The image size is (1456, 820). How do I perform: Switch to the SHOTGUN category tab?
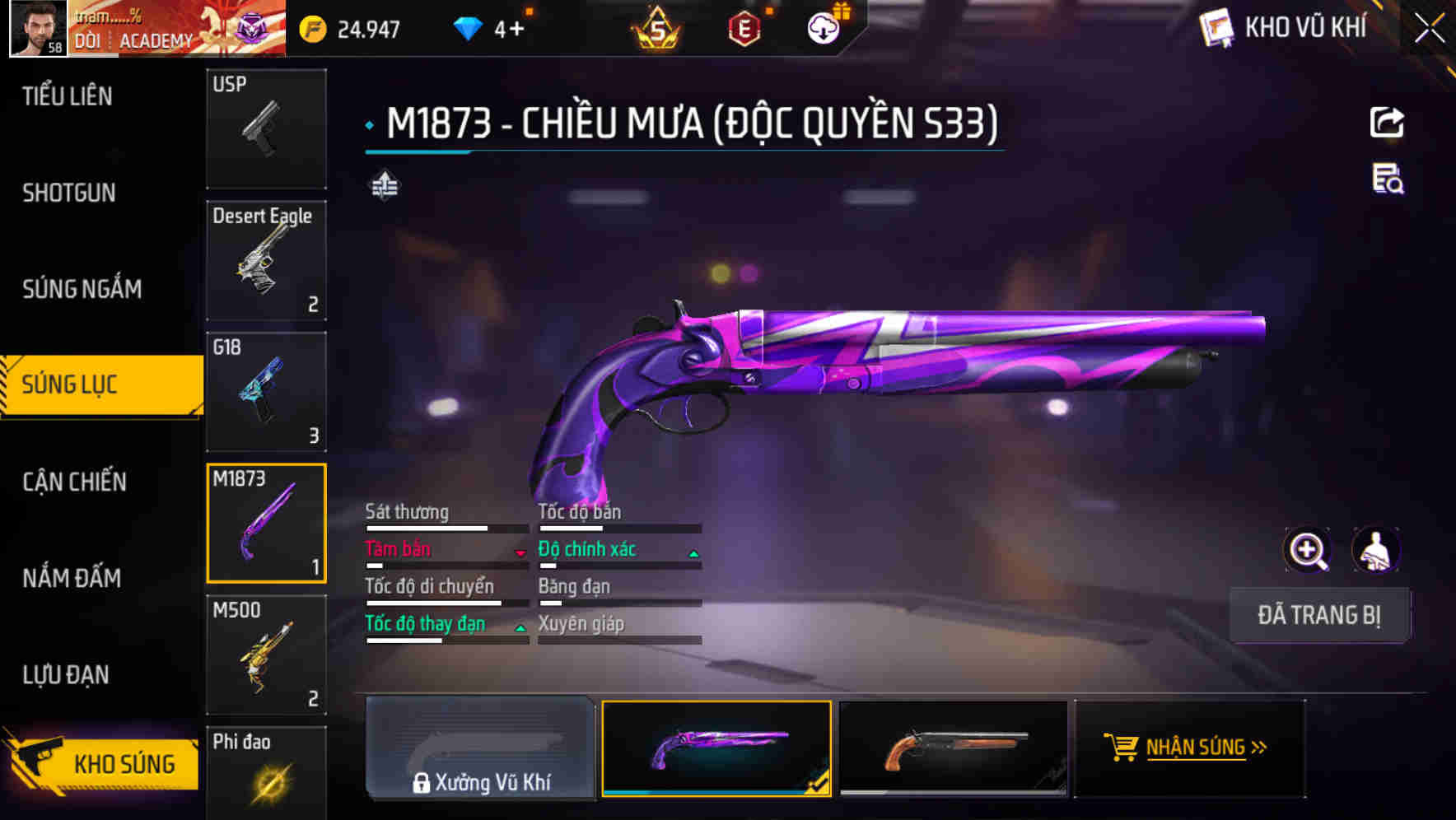pyautogui.click(x=68, y=193)
